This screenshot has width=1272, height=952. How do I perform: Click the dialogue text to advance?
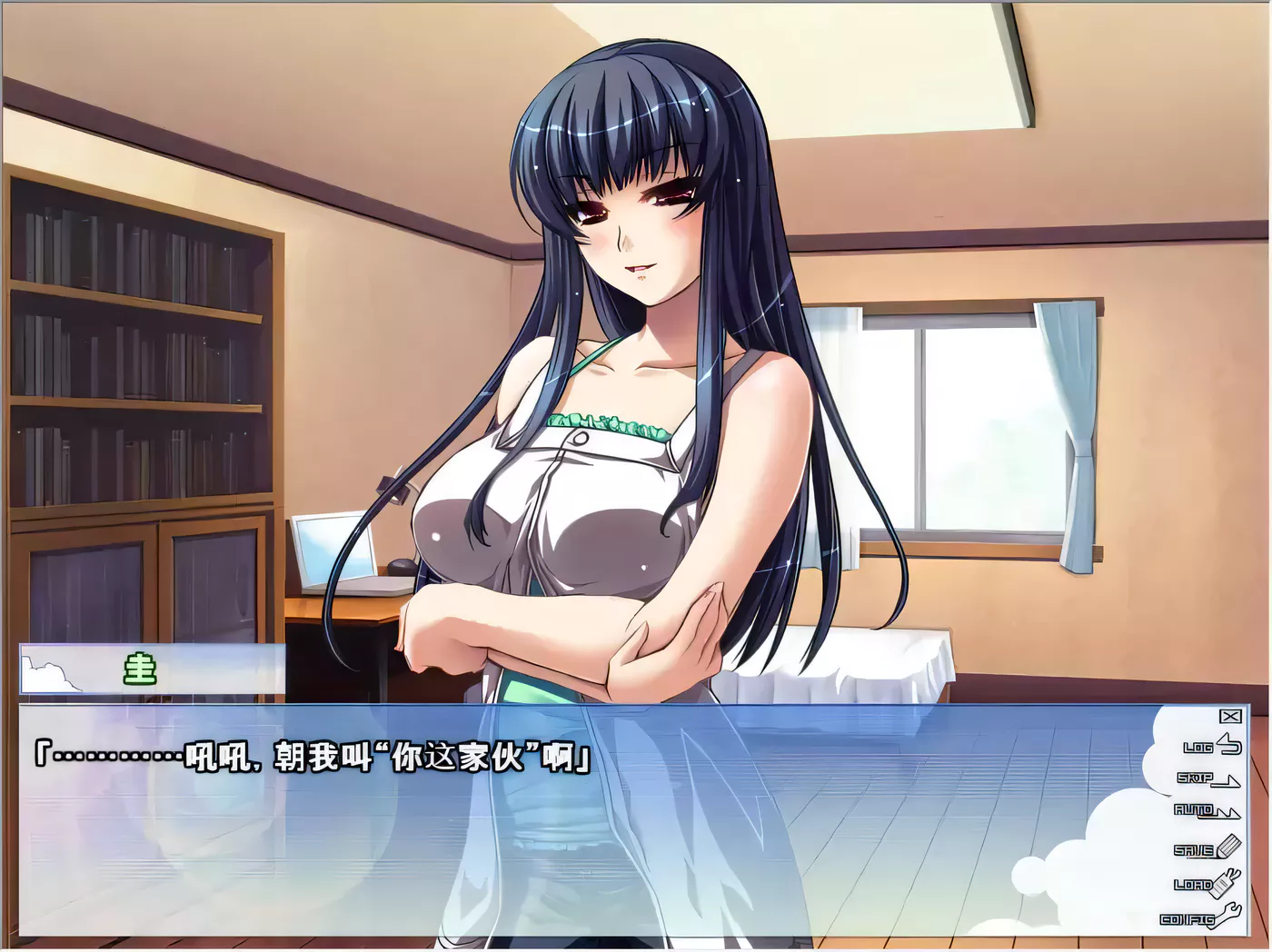tap(309, 755)
